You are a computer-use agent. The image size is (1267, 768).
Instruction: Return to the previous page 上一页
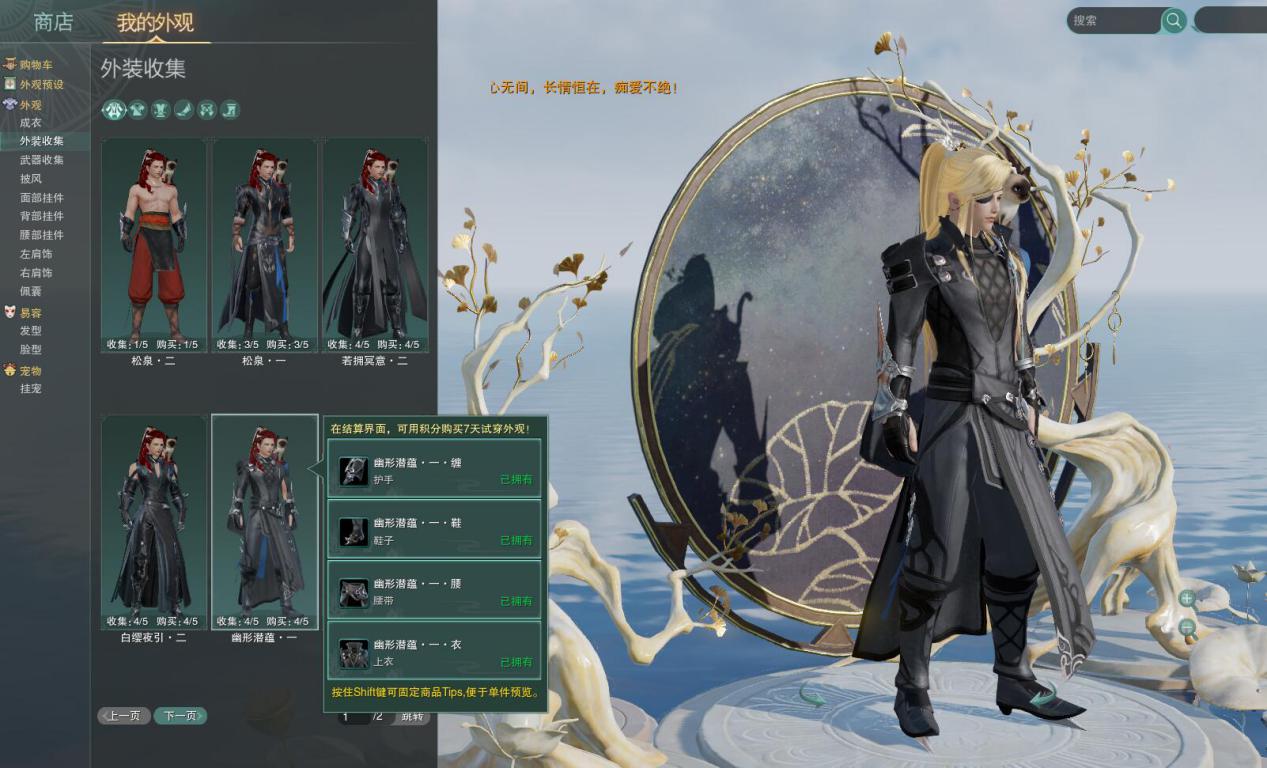tap(124, 716)
